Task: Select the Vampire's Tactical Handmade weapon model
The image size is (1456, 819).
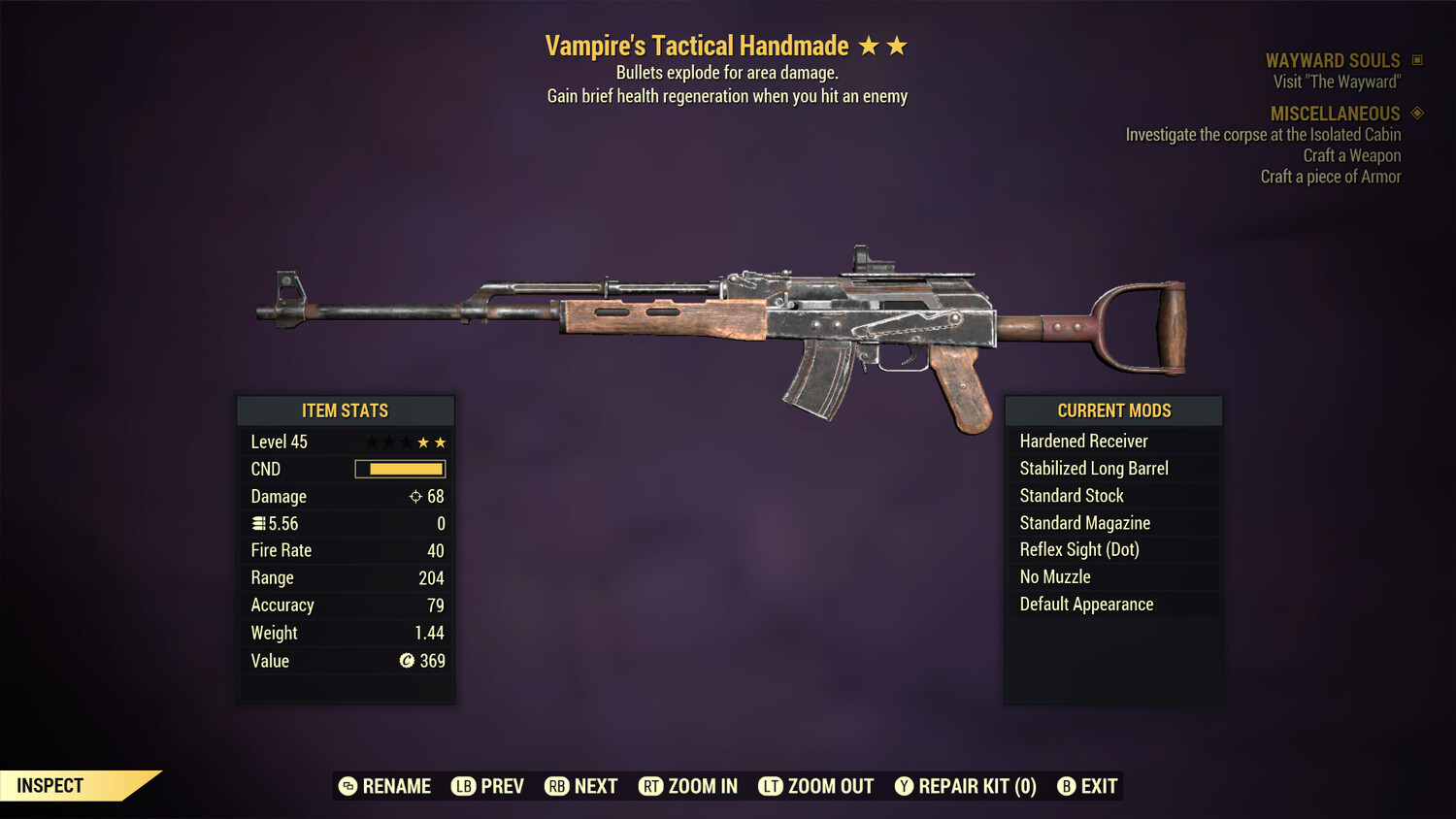Action: point(718,320)
